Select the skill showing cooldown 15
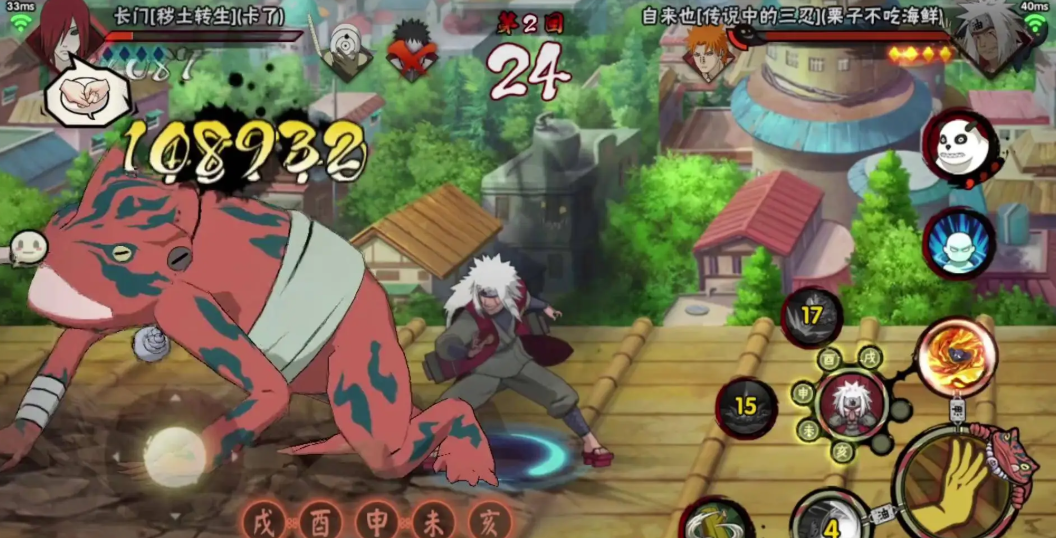 pyautogui.click(x=746, y=407)
